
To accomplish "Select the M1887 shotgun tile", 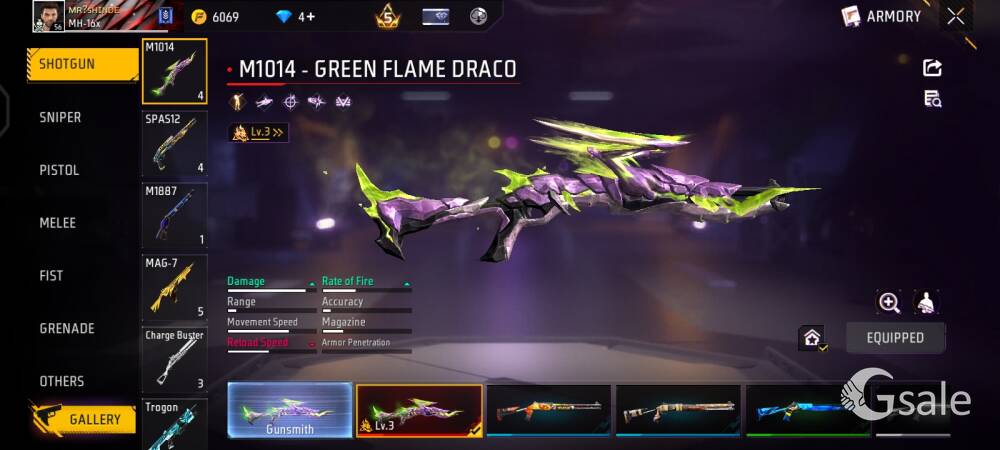I will [x=175, y=215].
